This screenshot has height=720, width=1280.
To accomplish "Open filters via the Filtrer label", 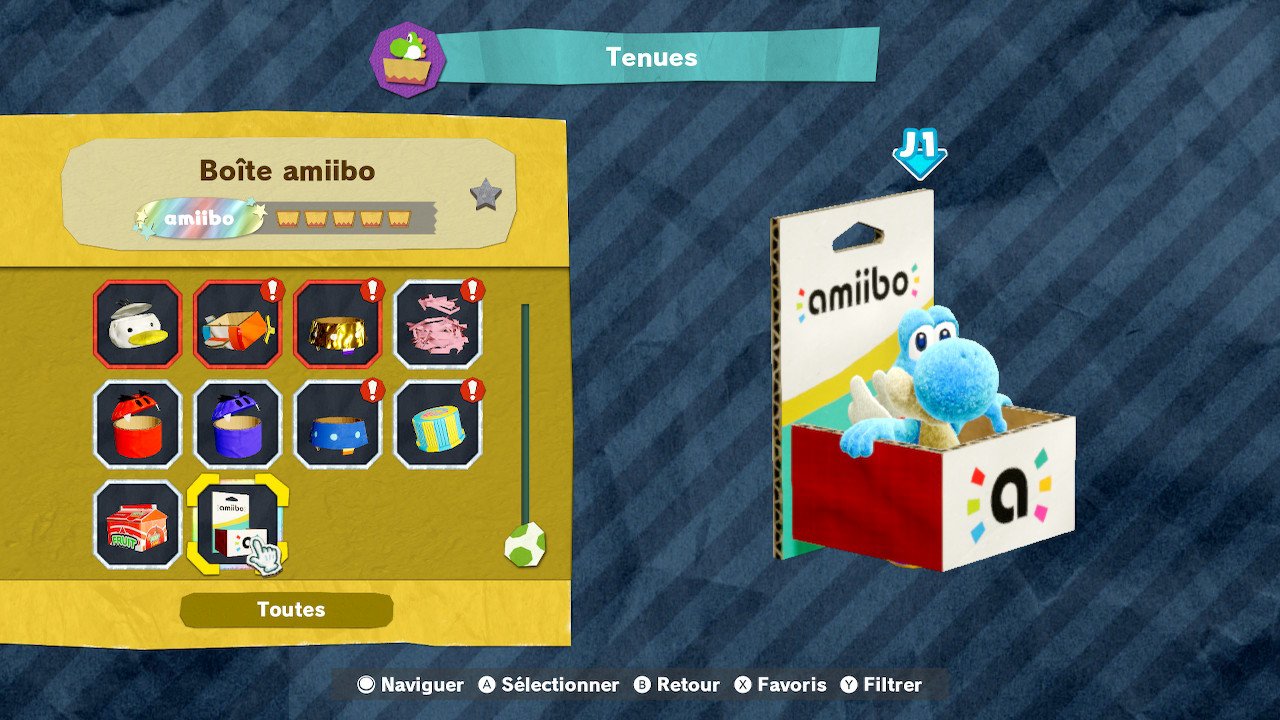I will pyautogui.click(x=892, y=685).
